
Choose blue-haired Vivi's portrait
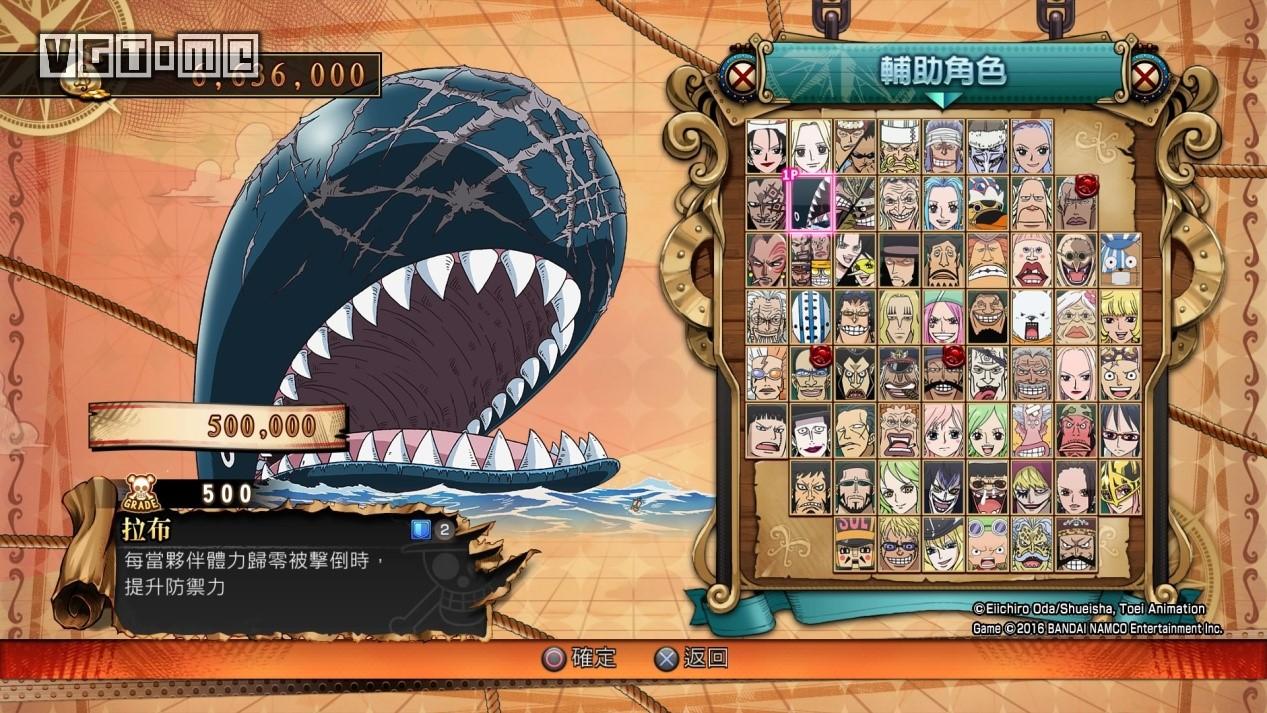[943, 203]
